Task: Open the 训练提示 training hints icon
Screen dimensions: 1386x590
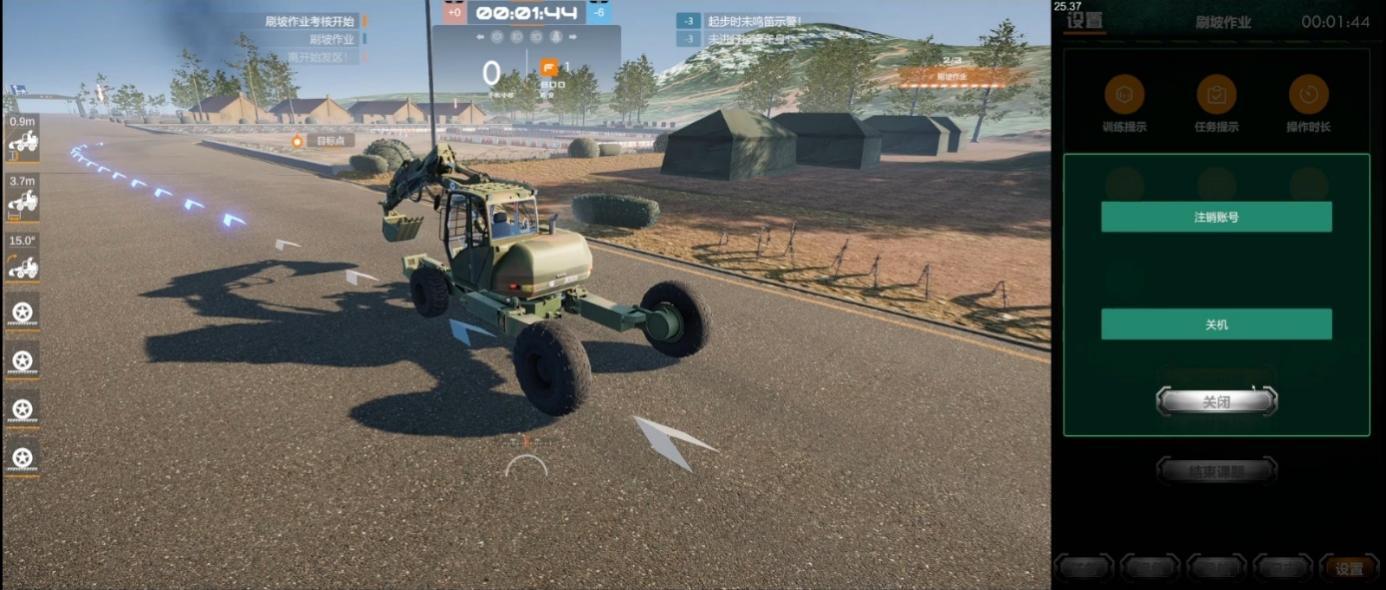Action: (1124, 95)
